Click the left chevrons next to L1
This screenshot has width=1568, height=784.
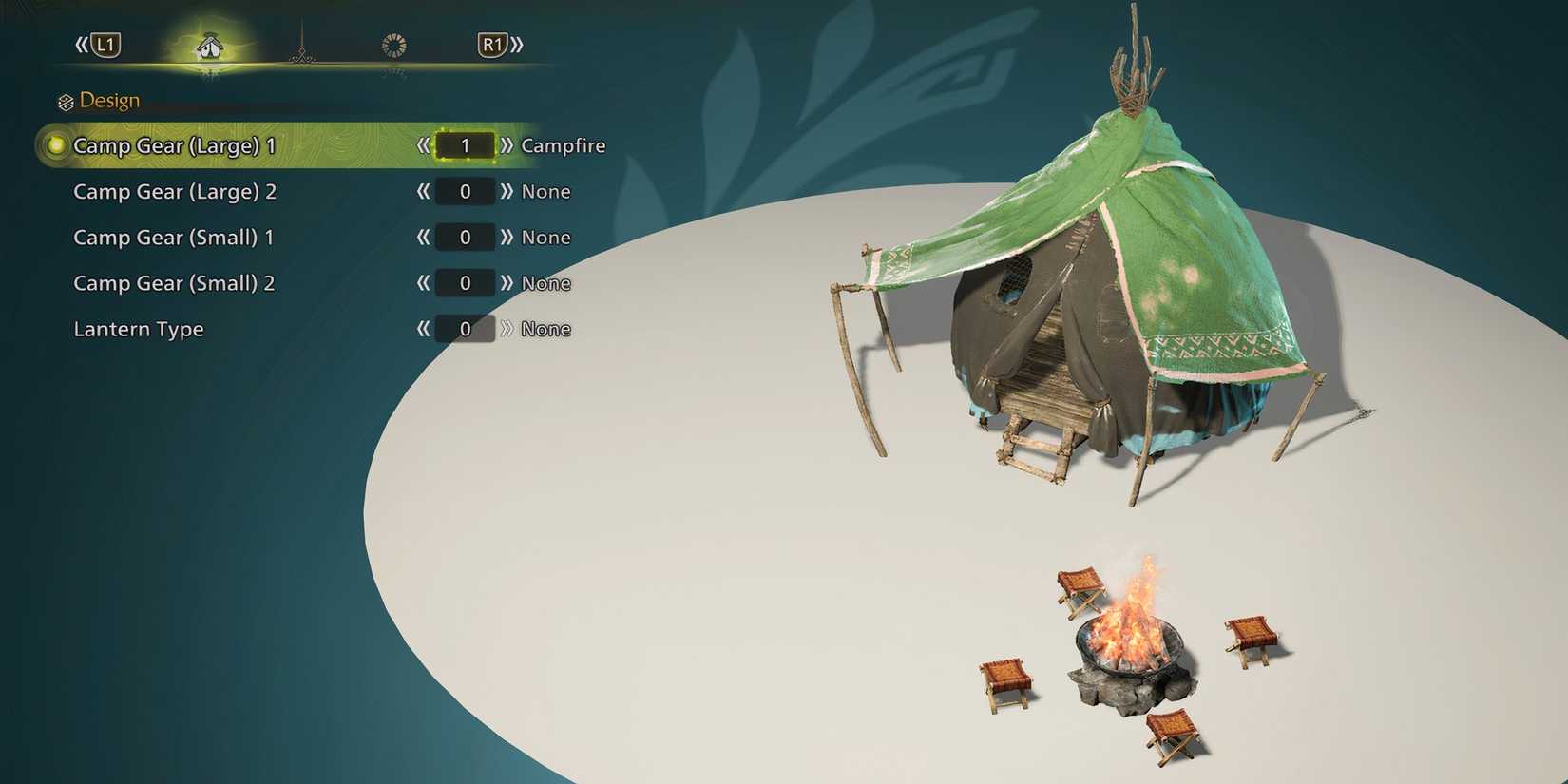[x=84, y=44]
